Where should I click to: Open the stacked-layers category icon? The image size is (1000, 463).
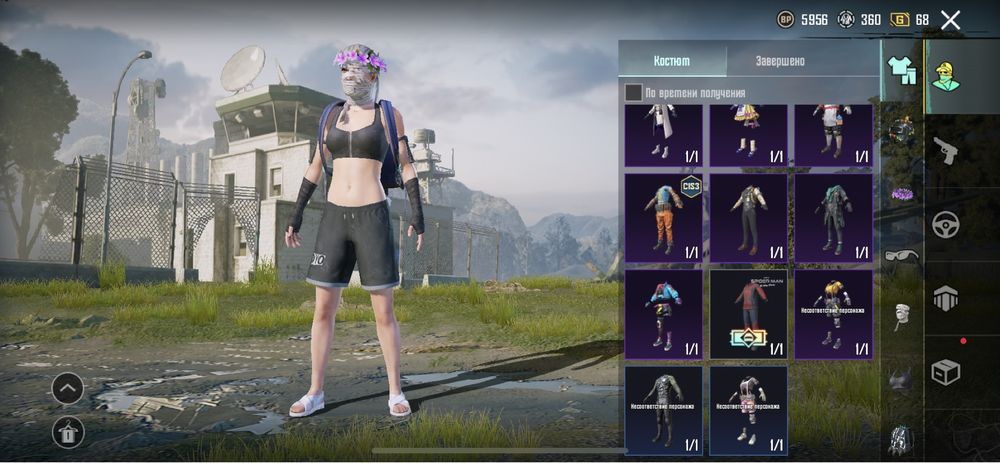pos(946,298)
